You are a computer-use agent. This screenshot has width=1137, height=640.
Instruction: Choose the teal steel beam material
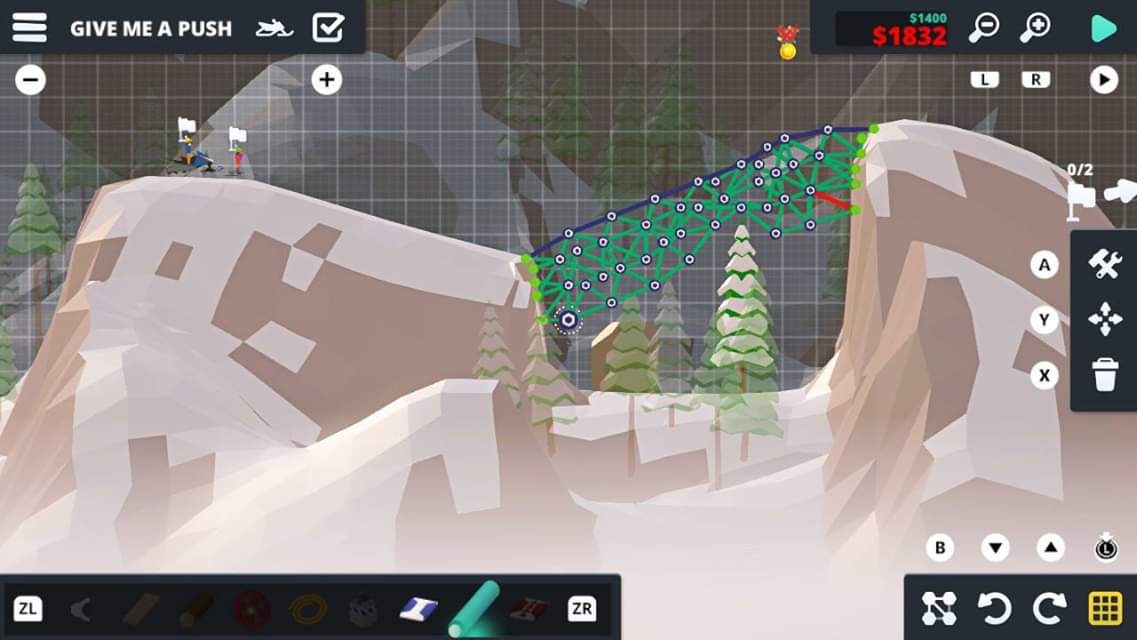pyautogui.click(x=473, y=608)
